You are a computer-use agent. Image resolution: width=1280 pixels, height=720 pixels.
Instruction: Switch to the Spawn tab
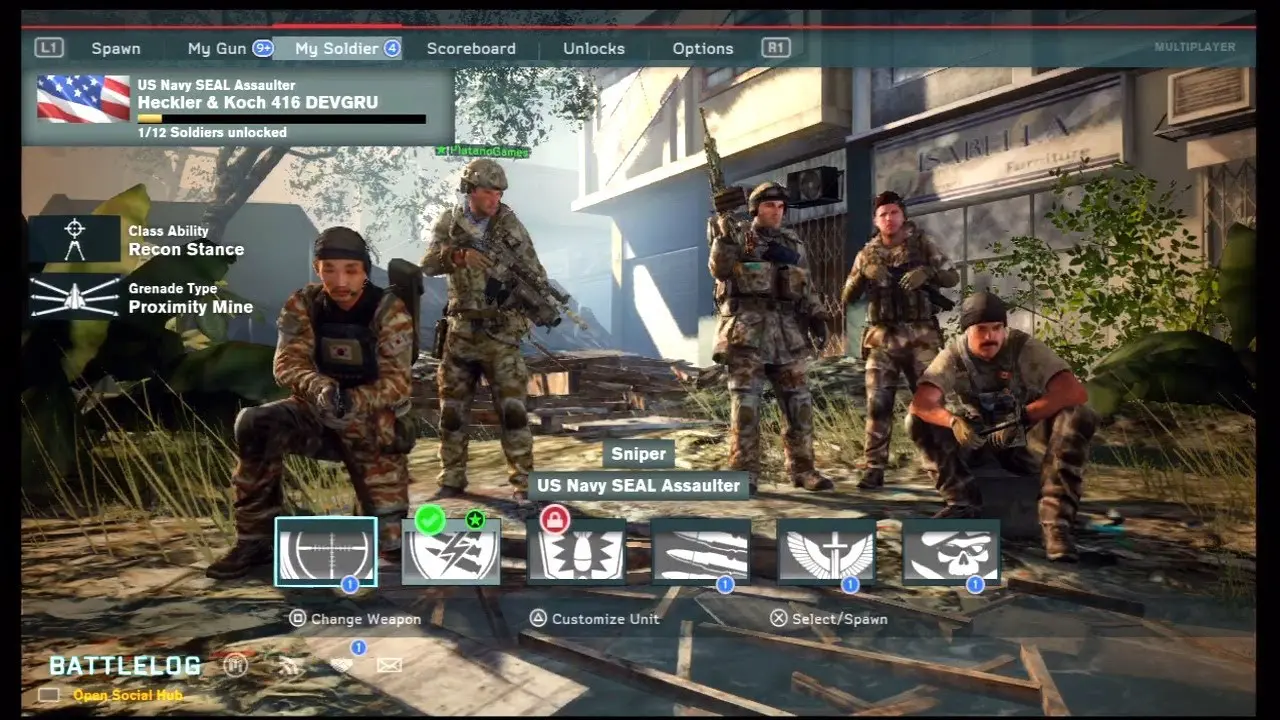116,48
